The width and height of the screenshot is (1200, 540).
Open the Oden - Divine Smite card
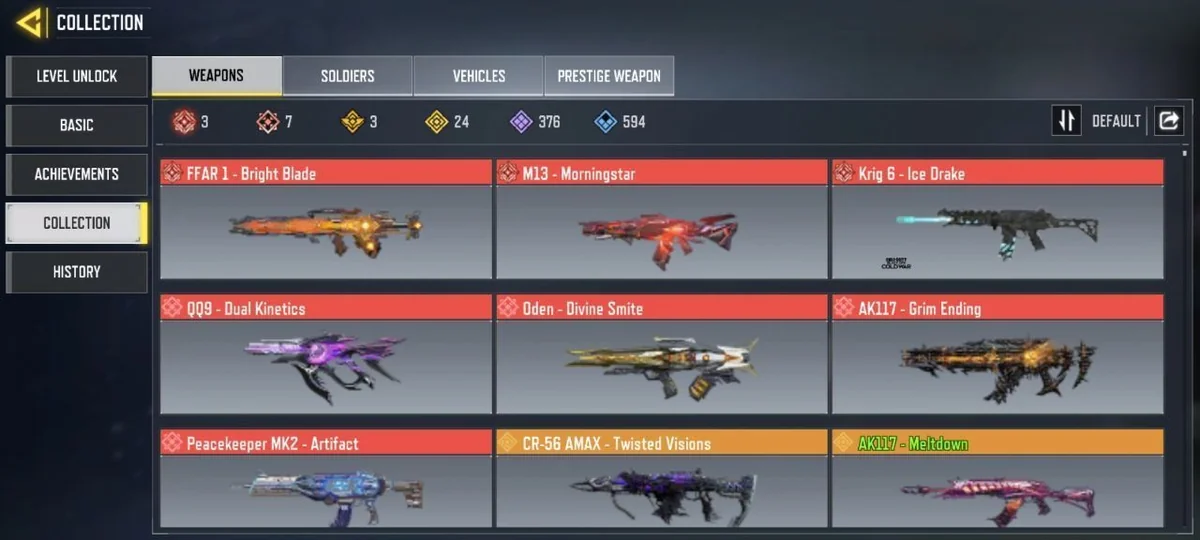tap(661, 355)
